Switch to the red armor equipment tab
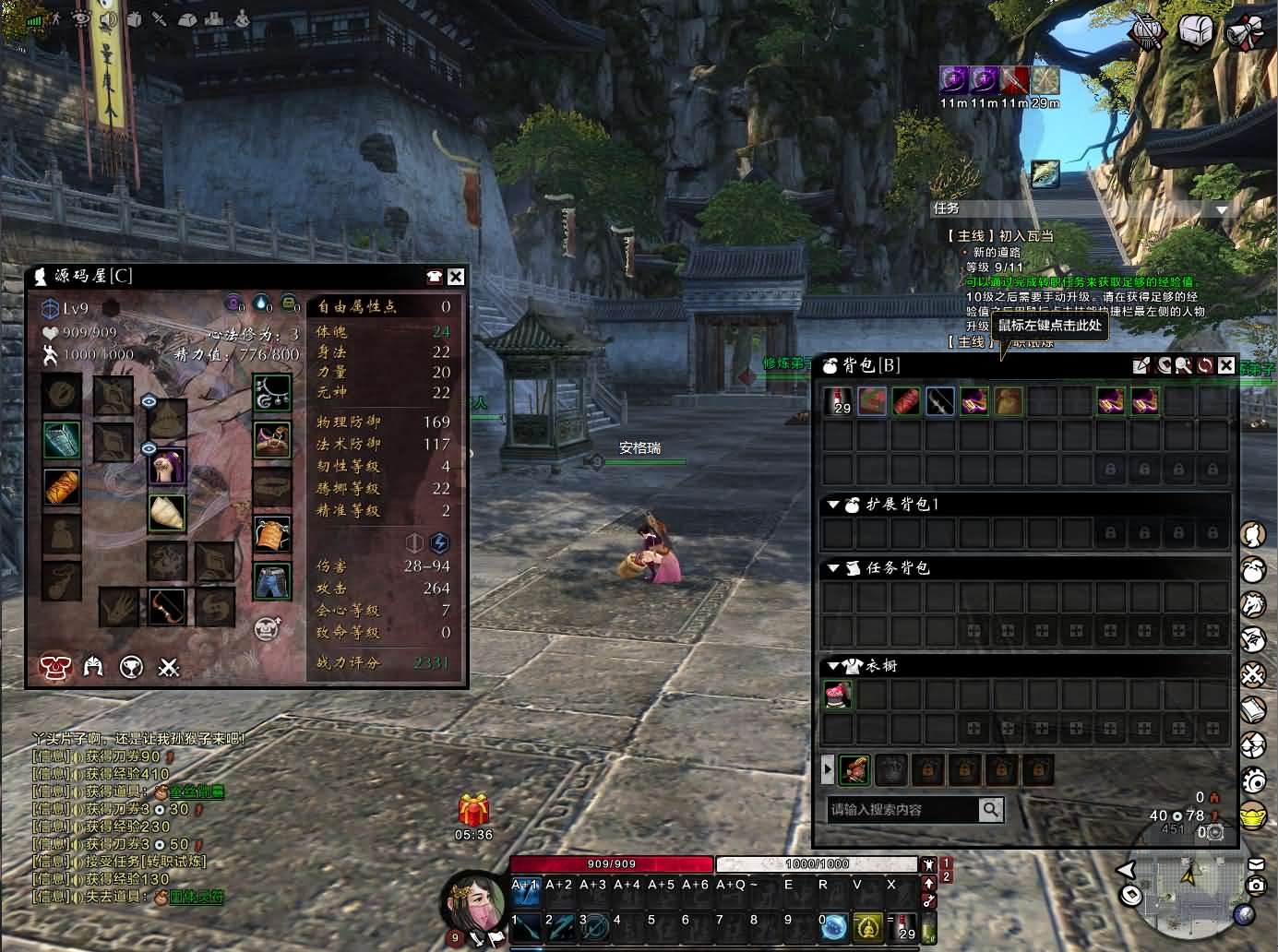The width and height of the screenshot is (1278, 952). (54, 666)
